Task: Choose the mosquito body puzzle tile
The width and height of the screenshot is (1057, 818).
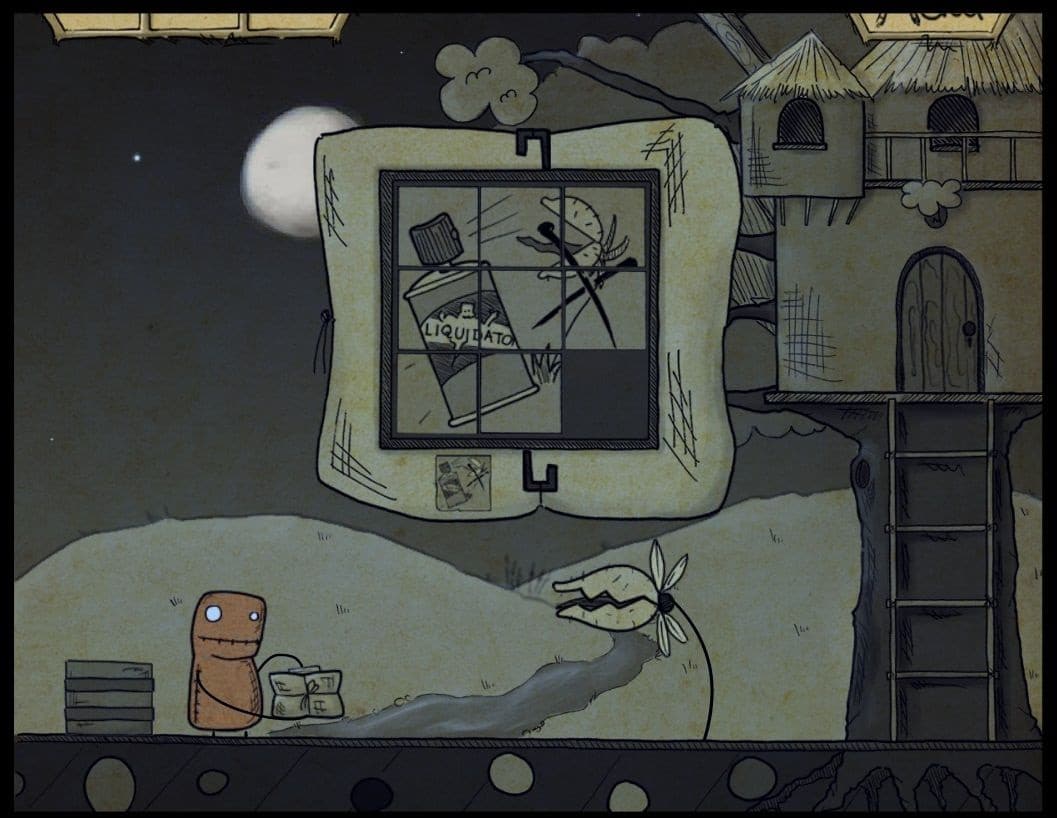Action: (x=606, y=226)
